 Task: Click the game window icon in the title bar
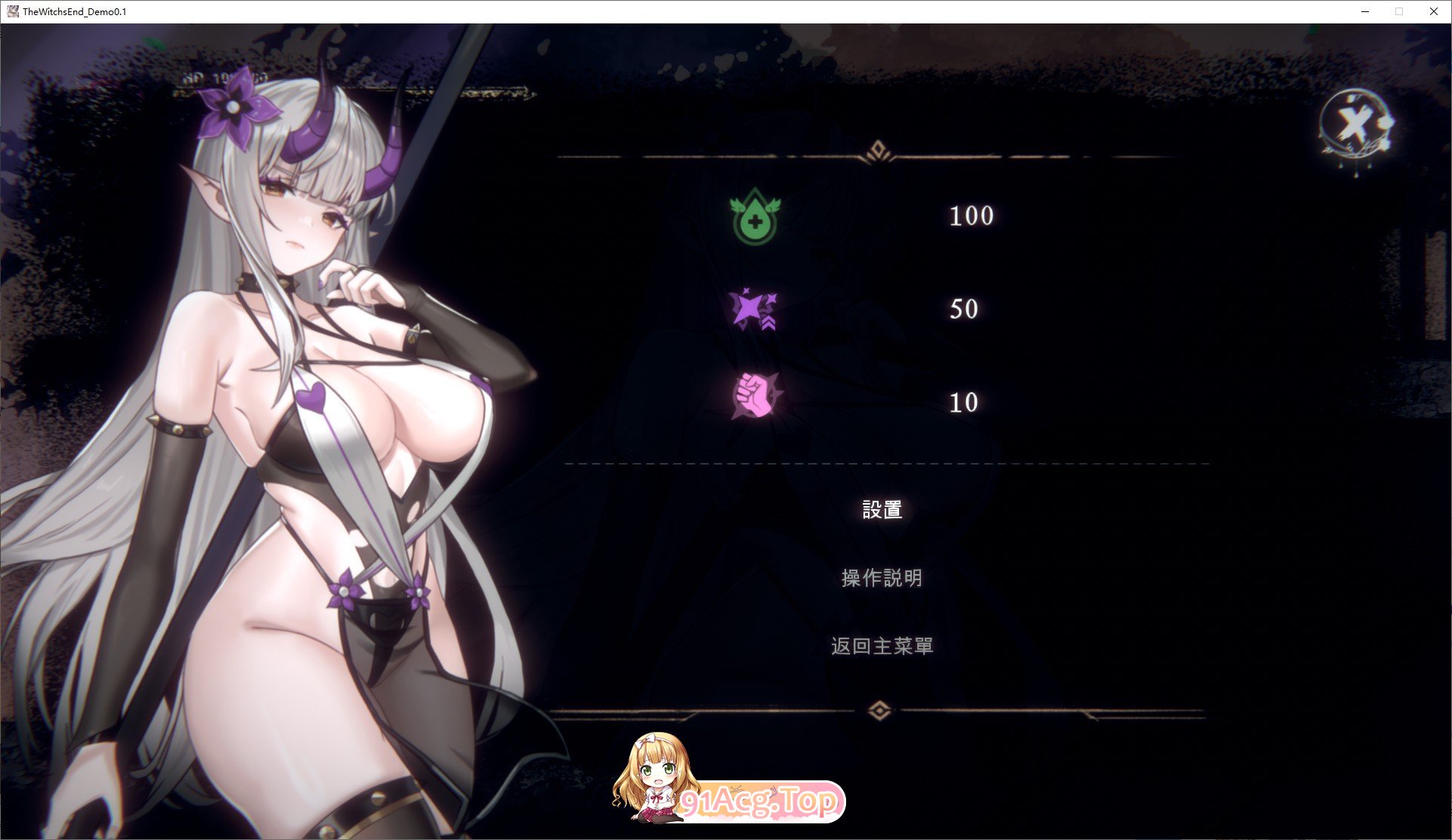(12, 11)
